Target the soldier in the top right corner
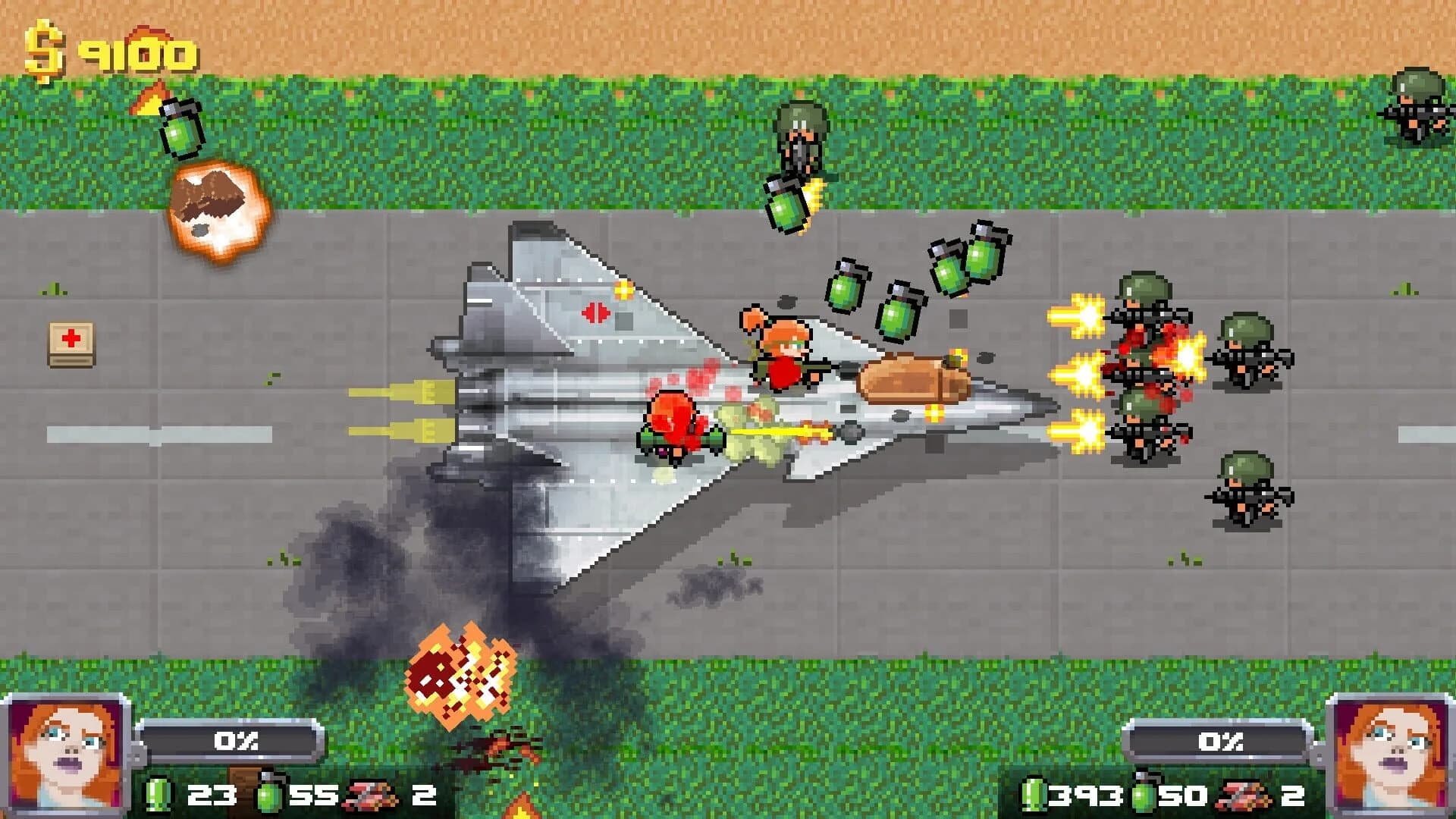This screenshot has height=819, width=1456. [1418, 110]
